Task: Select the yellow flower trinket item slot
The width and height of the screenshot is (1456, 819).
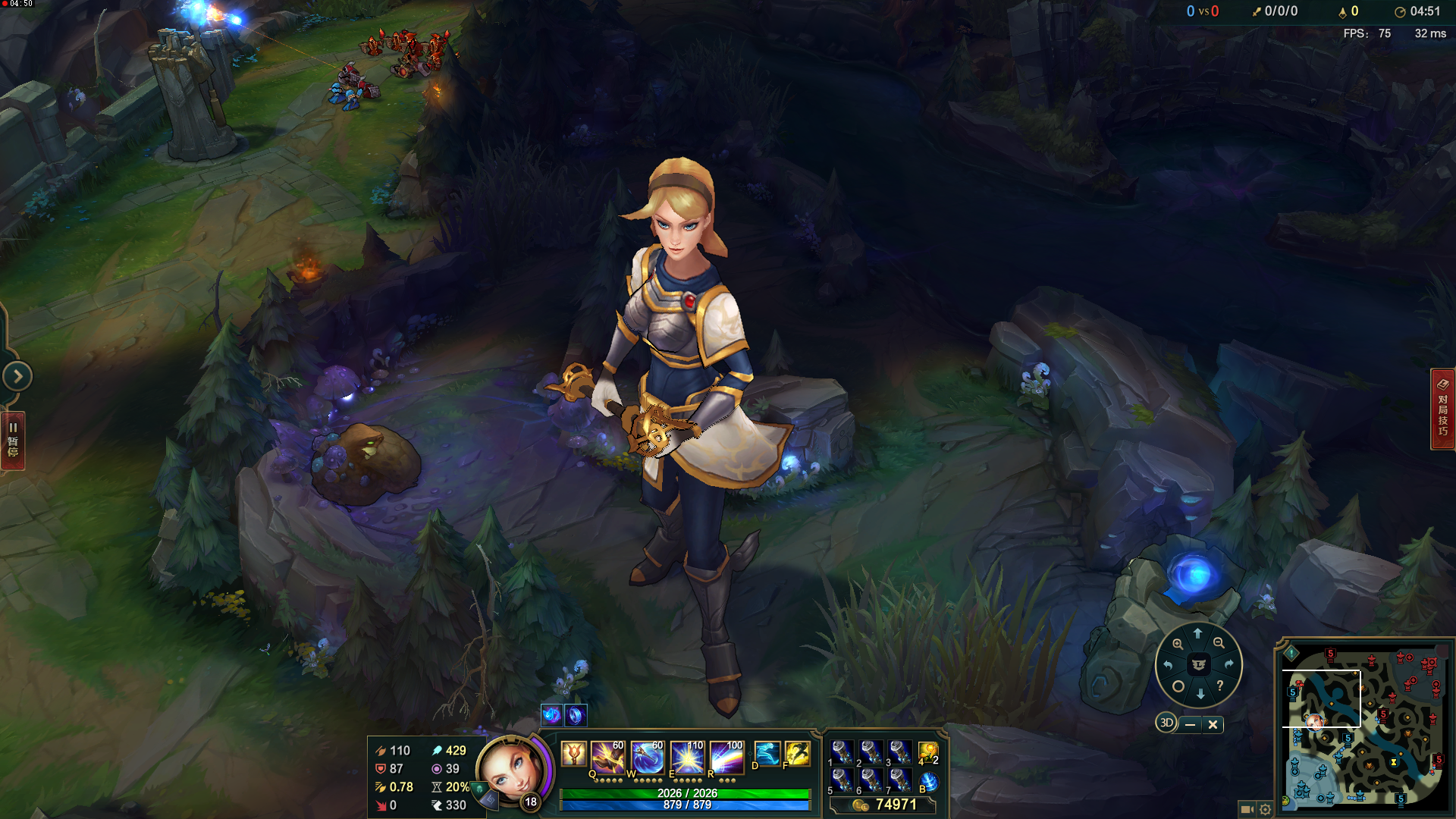Action: pyautogui.click(x=928, y=753)
